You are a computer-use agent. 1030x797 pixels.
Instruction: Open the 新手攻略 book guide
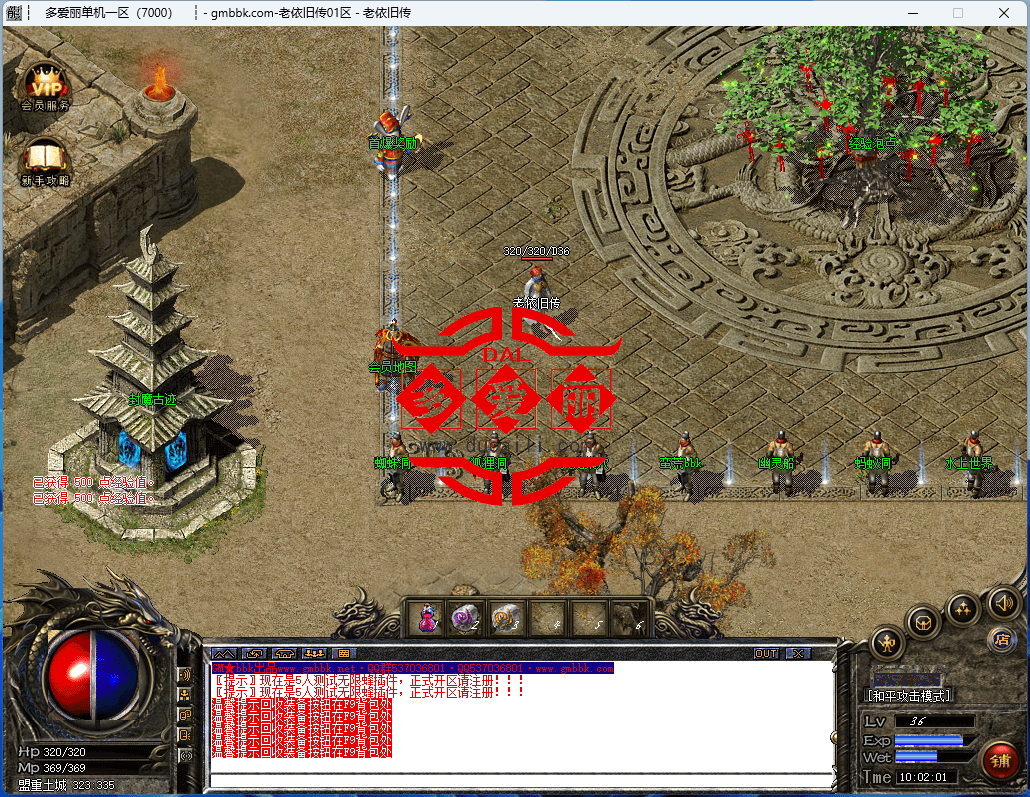tap(45, 160)
